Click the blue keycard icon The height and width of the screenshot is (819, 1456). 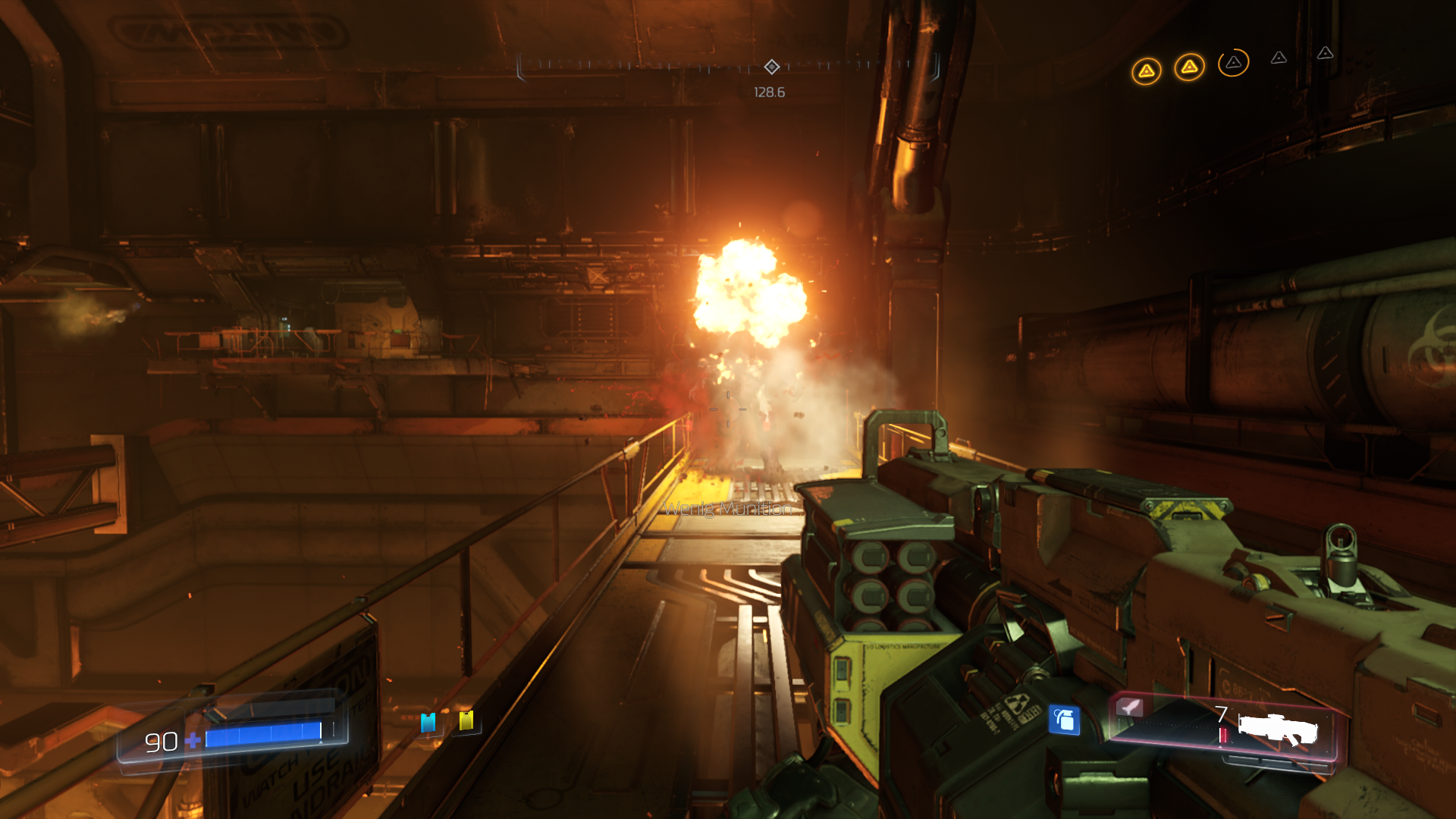(428, 723)
